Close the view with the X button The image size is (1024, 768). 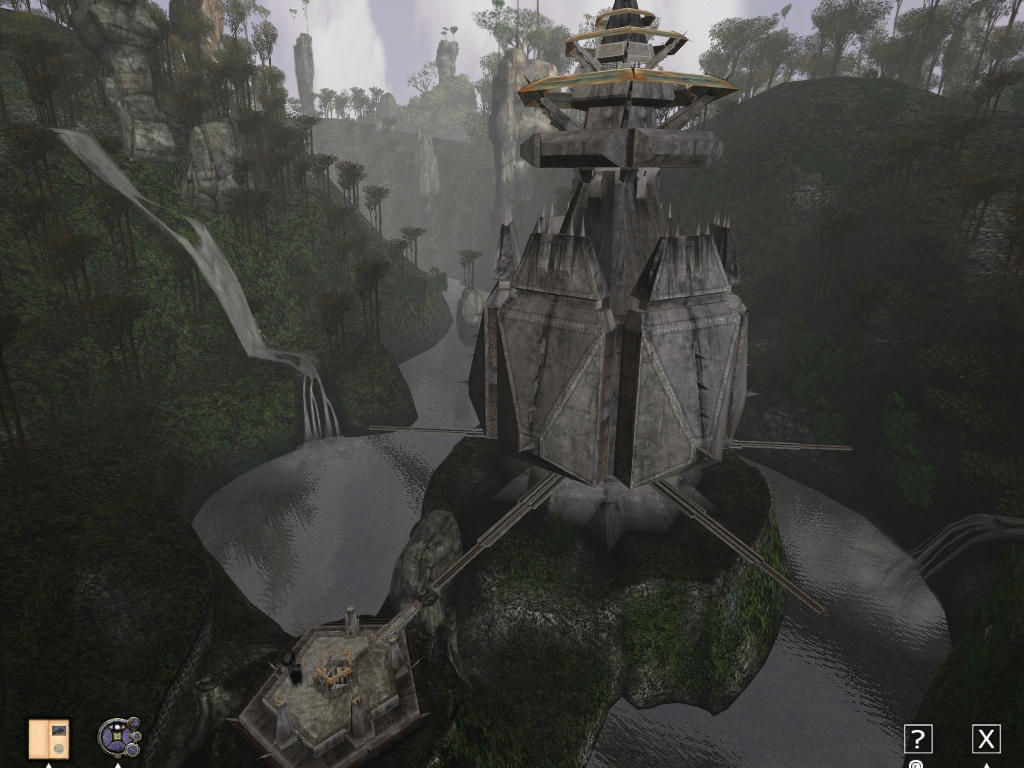point(986,739)
